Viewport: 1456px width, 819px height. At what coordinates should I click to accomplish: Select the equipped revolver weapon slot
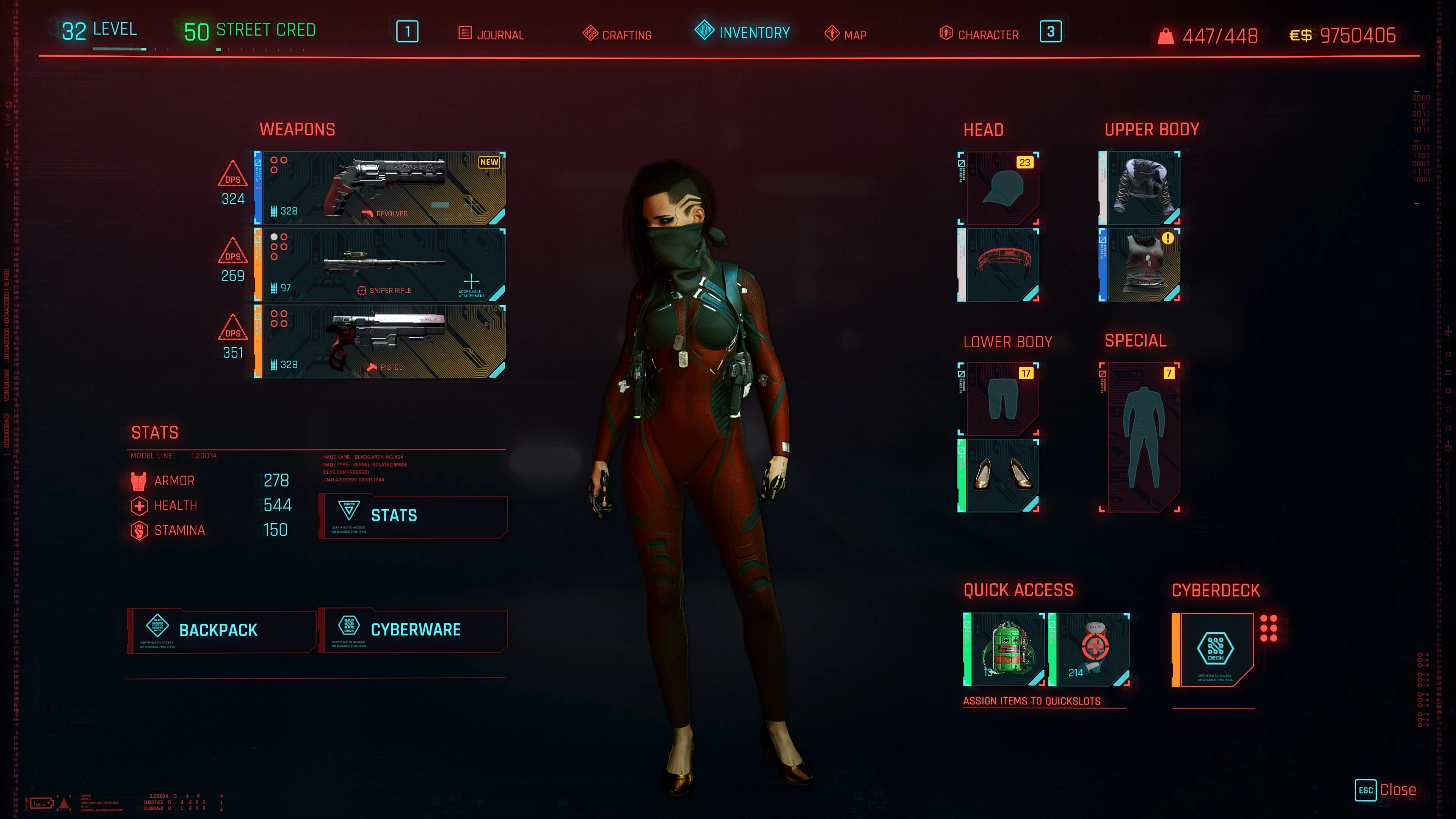380,188
